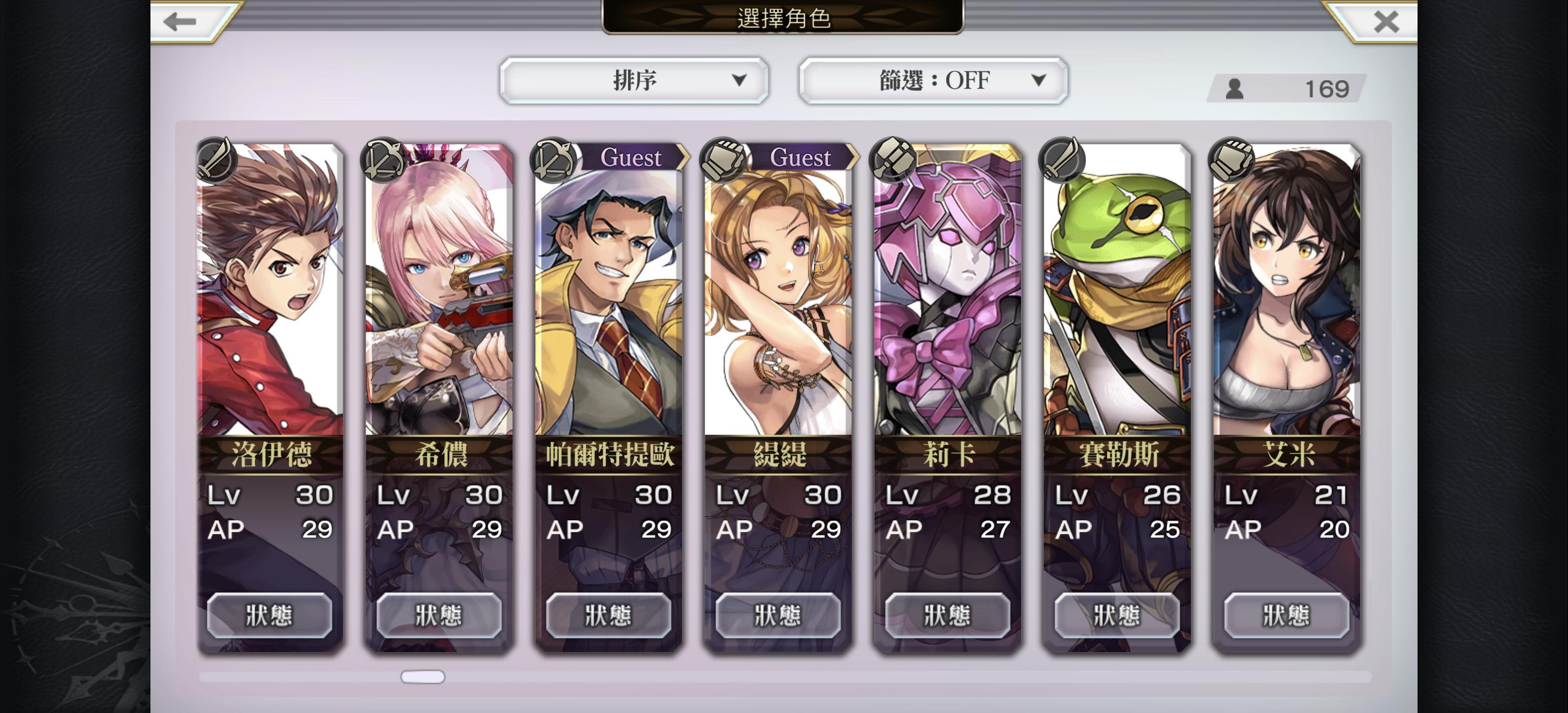Click 狀態 on 賽勒斯's card
Image resolution: width=1568 pixels, height=713 pixels.
tap(1116, 615)
